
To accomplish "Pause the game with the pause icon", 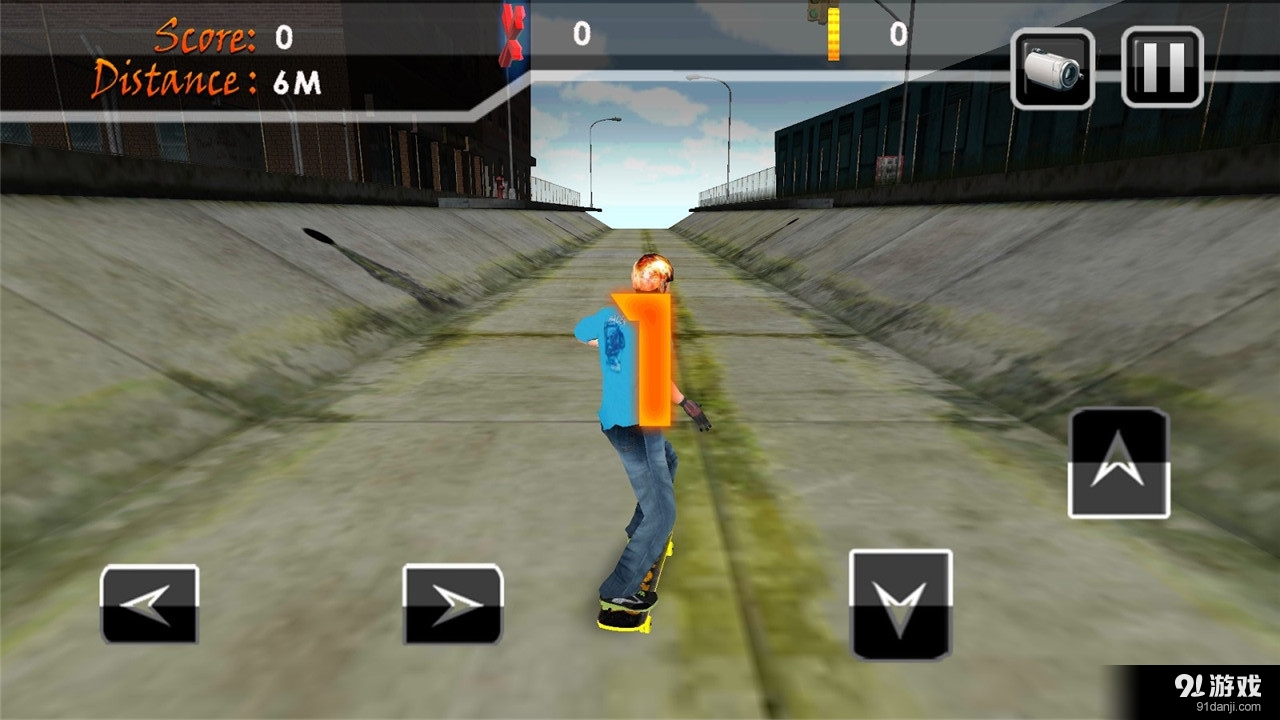I will pos(1163,66).
